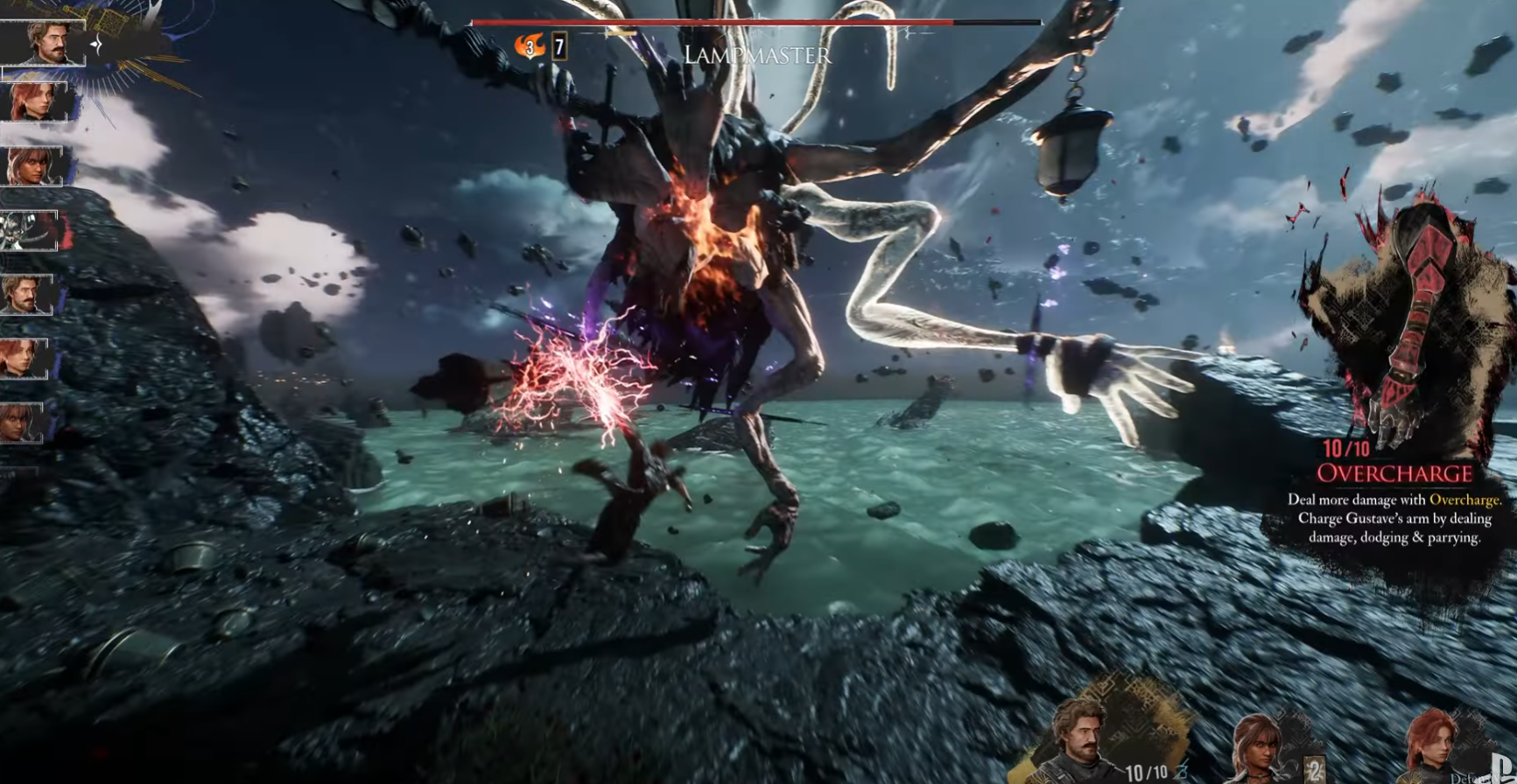The height and width of the screenshot is (784, 1517).
Task: Click Gustave's highlighted current-turn portrait
Action: (x=44, y=42)
